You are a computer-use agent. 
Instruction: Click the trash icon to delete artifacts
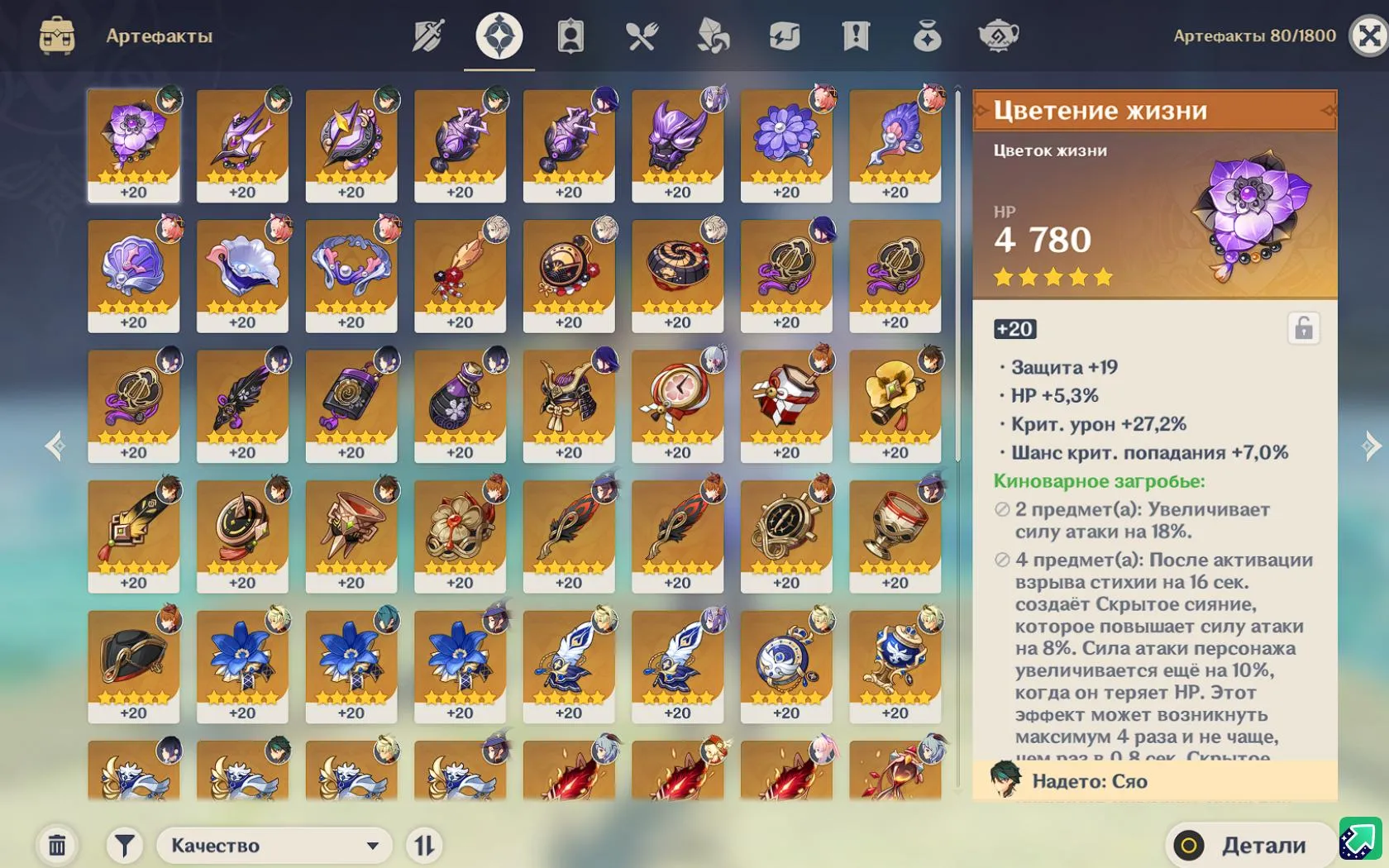[55, 845]
